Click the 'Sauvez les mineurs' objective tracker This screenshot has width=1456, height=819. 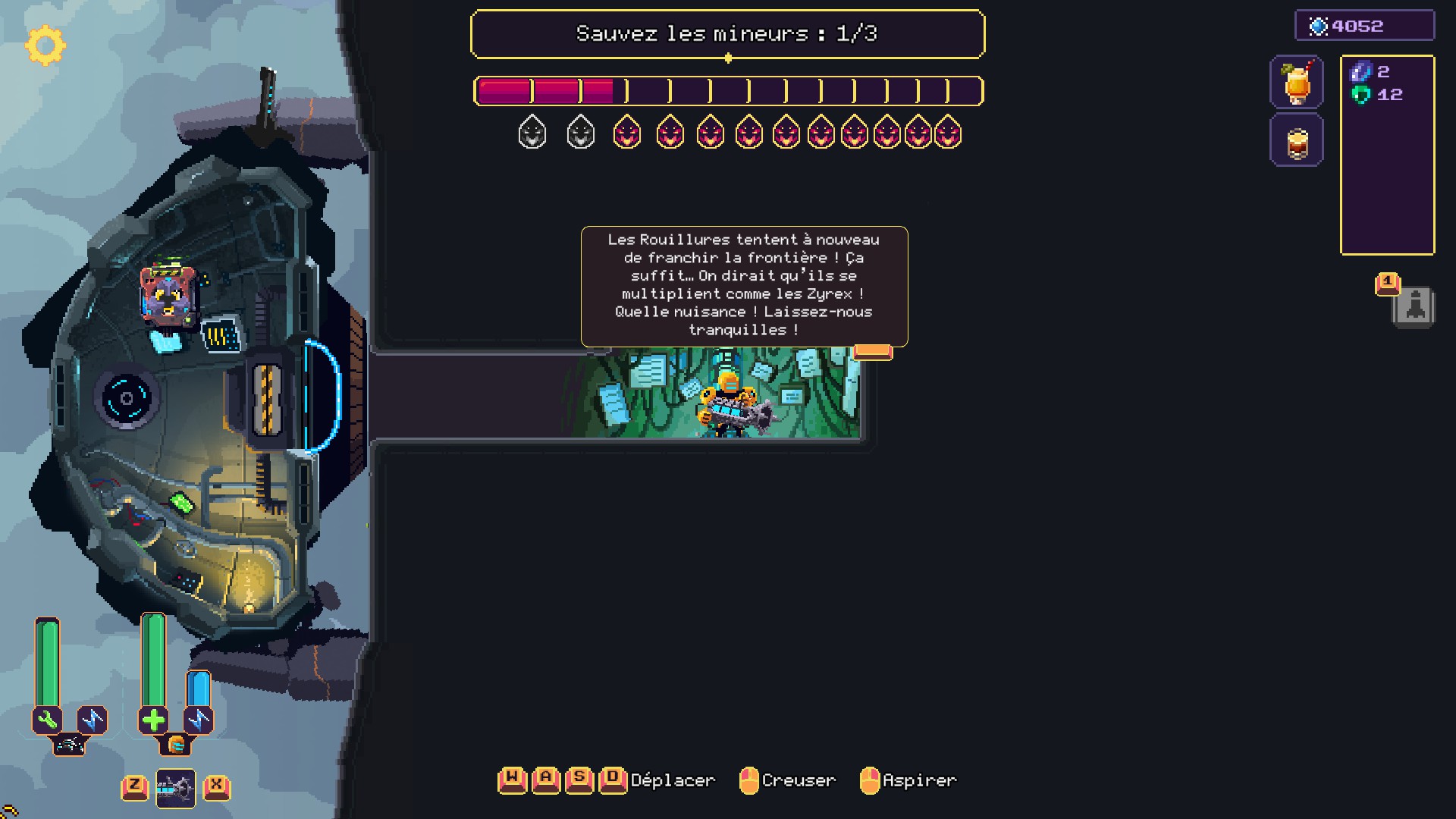pos(727,34)
